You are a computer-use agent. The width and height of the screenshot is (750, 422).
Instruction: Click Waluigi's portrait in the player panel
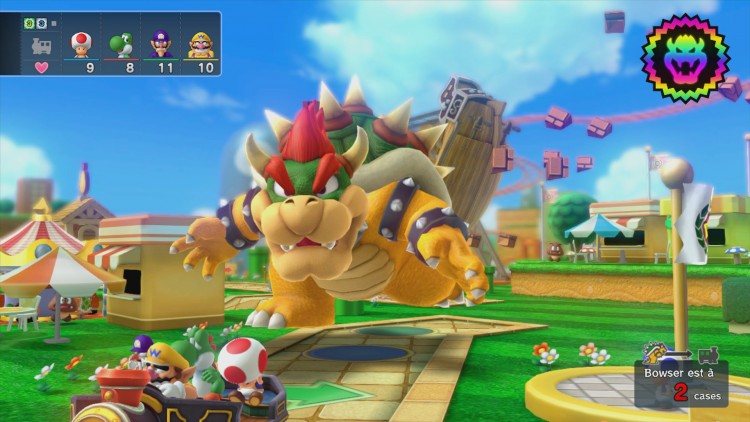161,44
